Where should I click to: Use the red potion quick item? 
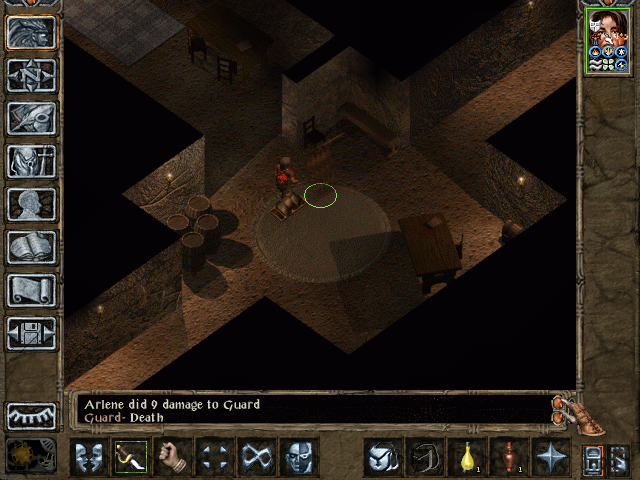pos(509,457)
